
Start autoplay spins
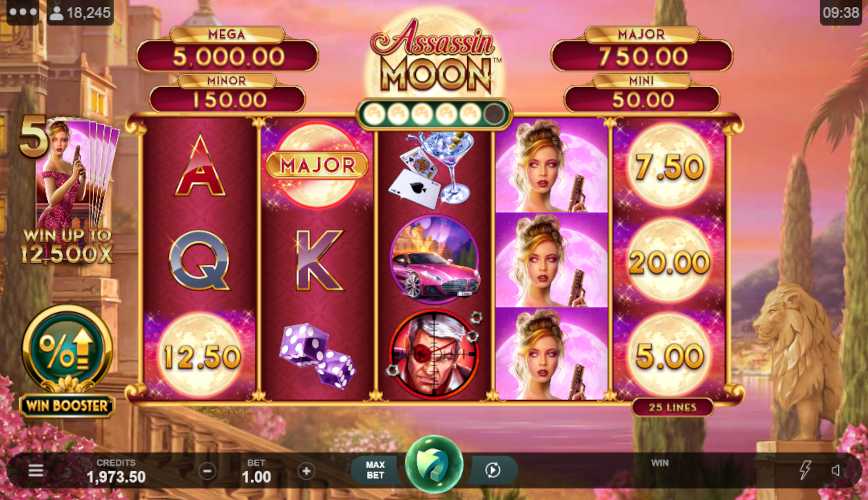click(x=492, y=470)
